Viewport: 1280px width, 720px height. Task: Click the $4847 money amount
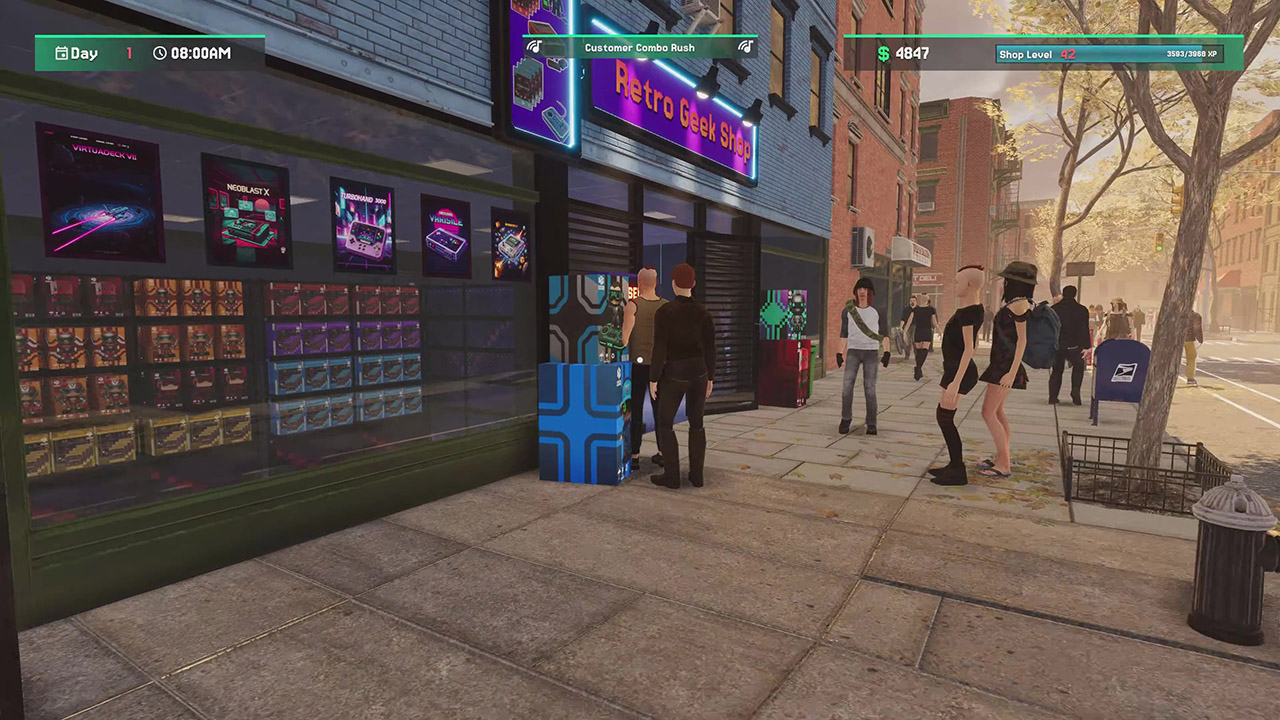pyautogui.click(x=914, y=51)
